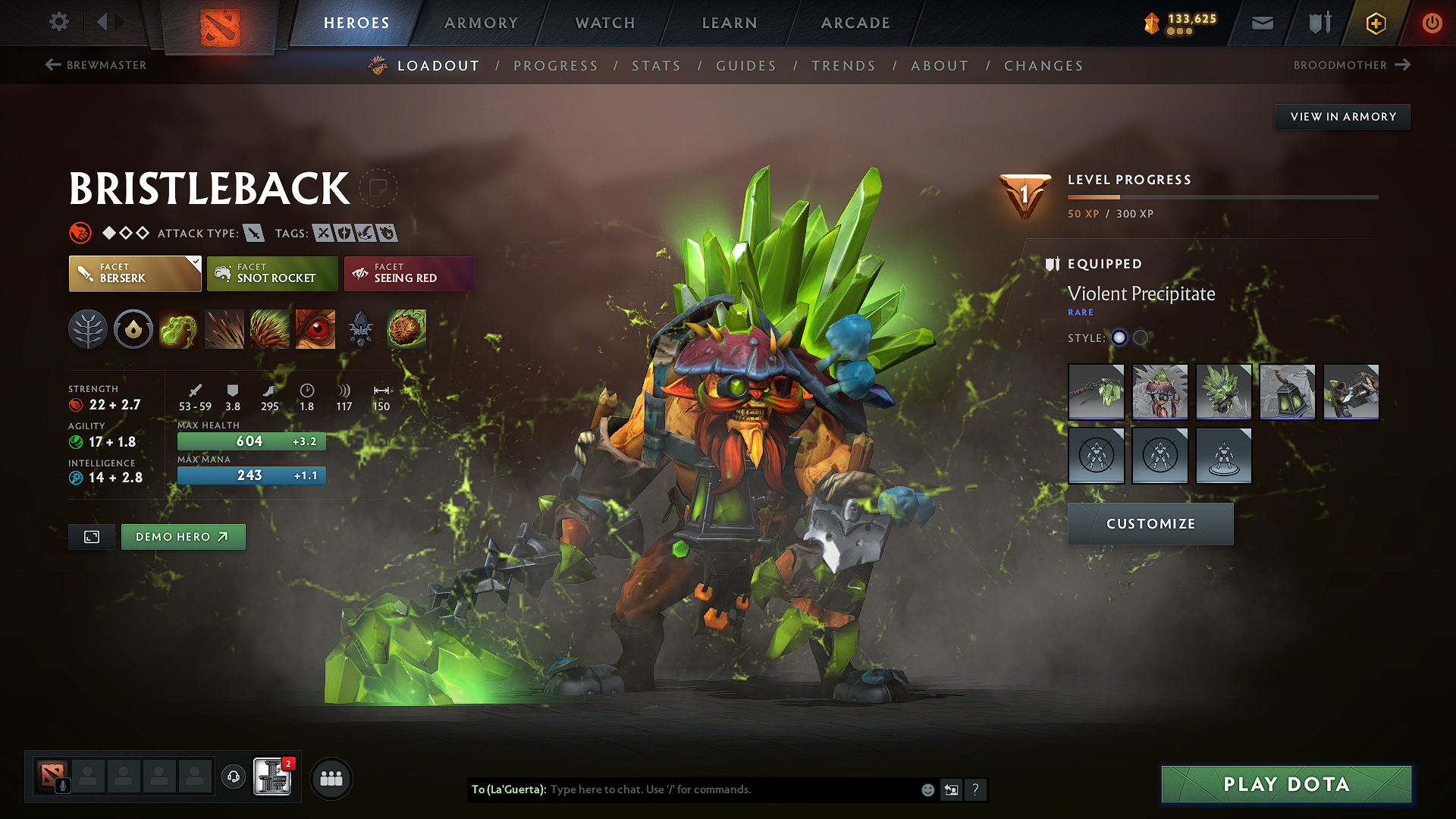Open the friends list icon near chat
The width and height of the screenshot is (1456, 819).
pyautogui.click(x=330, y=778)
